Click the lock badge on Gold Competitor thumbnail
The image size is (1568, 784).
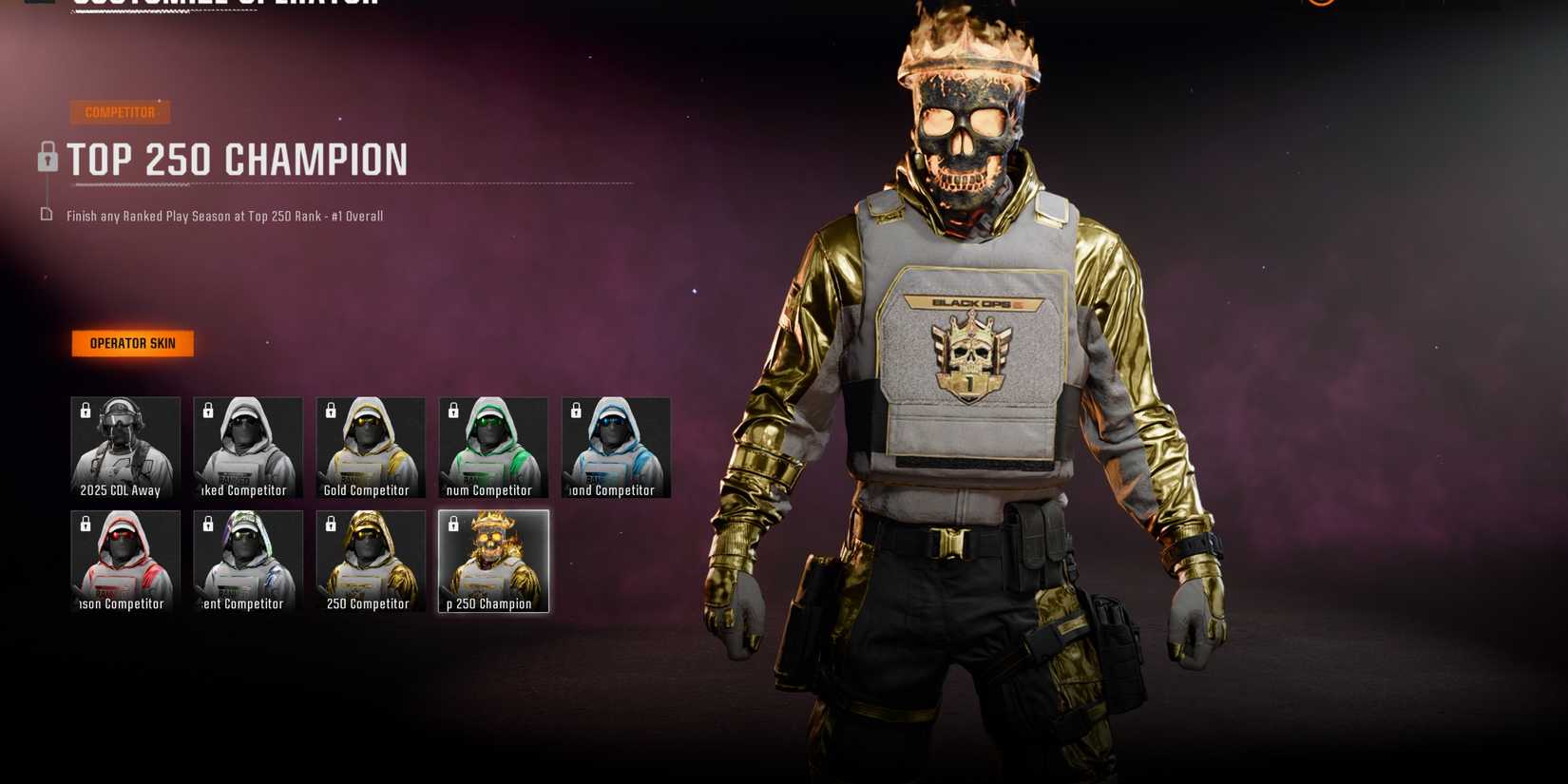point(329,411)
